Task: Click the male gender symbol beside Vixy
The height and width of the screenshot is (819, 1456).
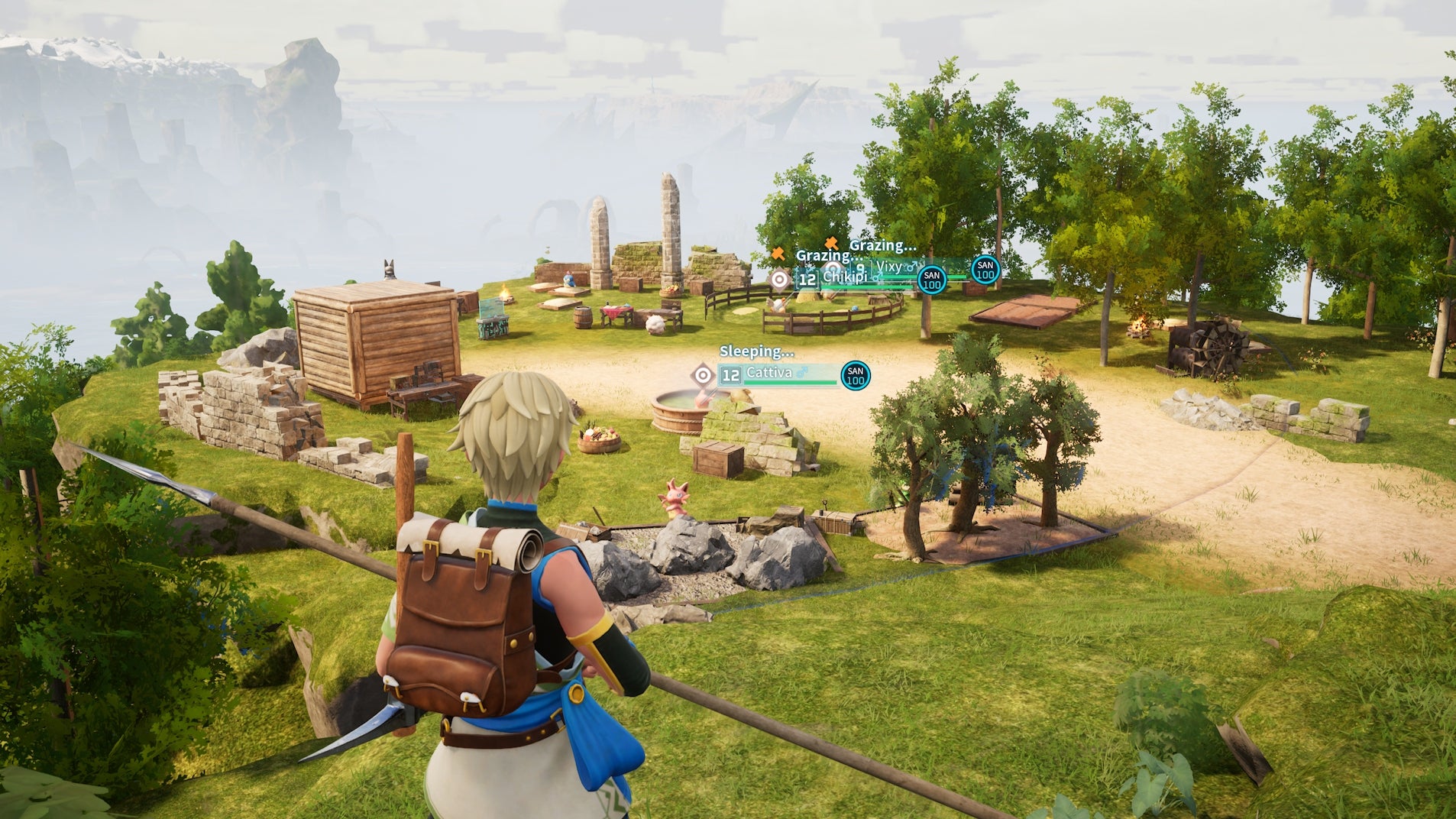Action: click(x=911, y=266)
